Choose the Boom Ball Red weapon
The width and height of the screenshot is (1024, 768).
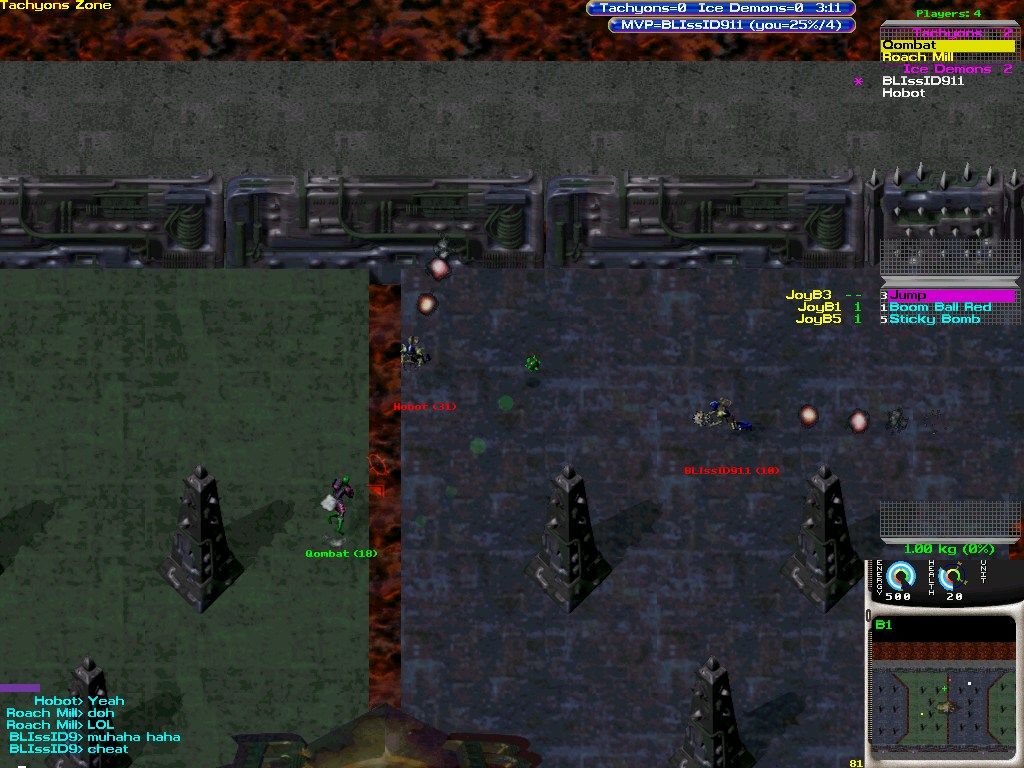tap(939, 307)
